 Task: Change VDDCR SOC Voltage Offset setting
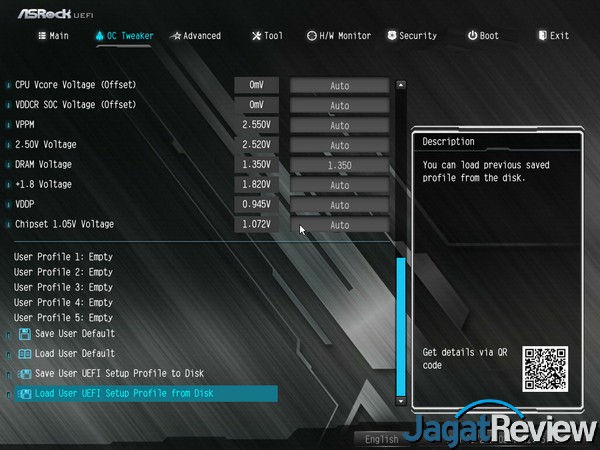click(339, 105)
